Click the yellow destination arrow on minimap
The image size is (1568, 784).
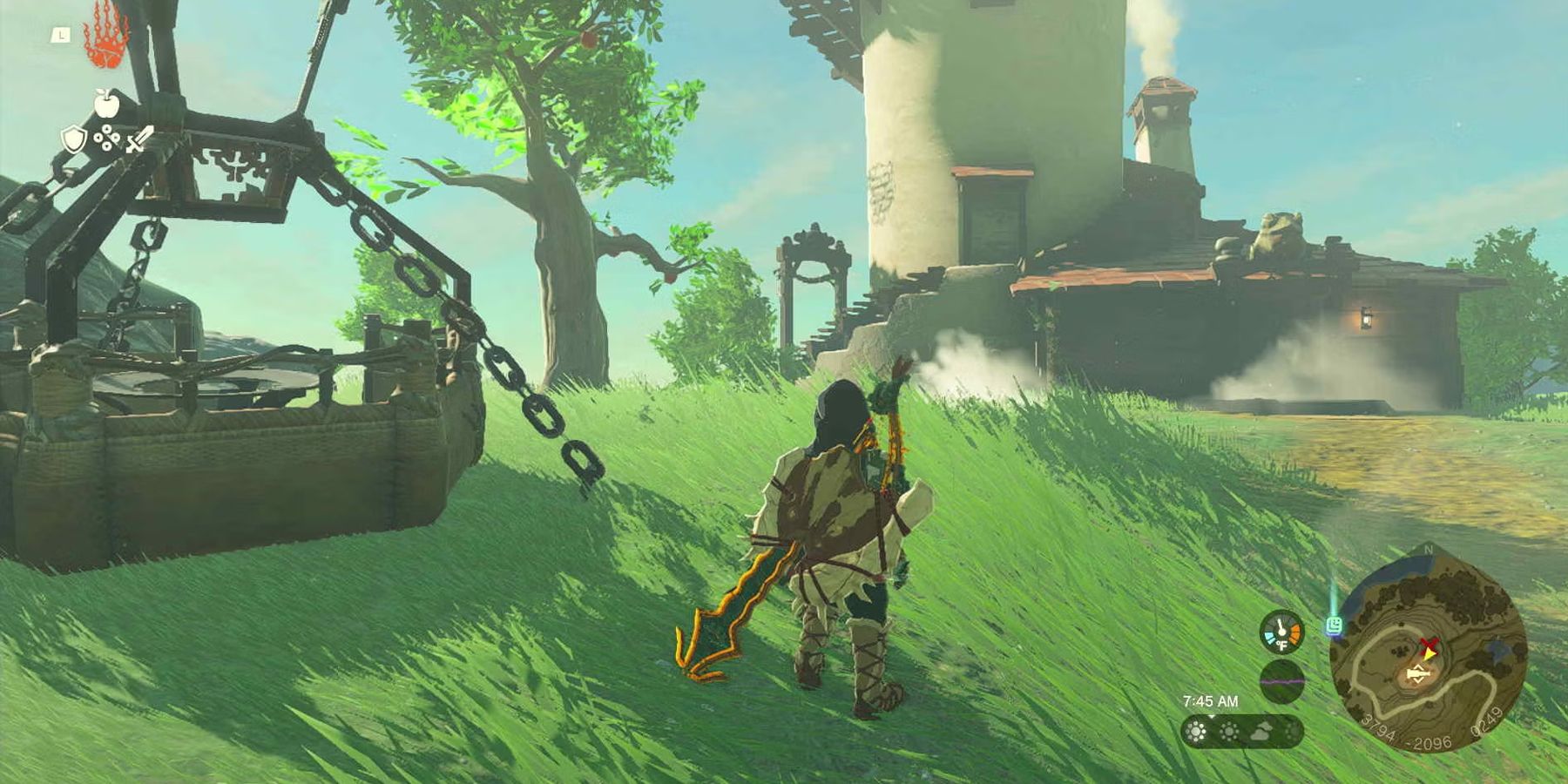1429,656
